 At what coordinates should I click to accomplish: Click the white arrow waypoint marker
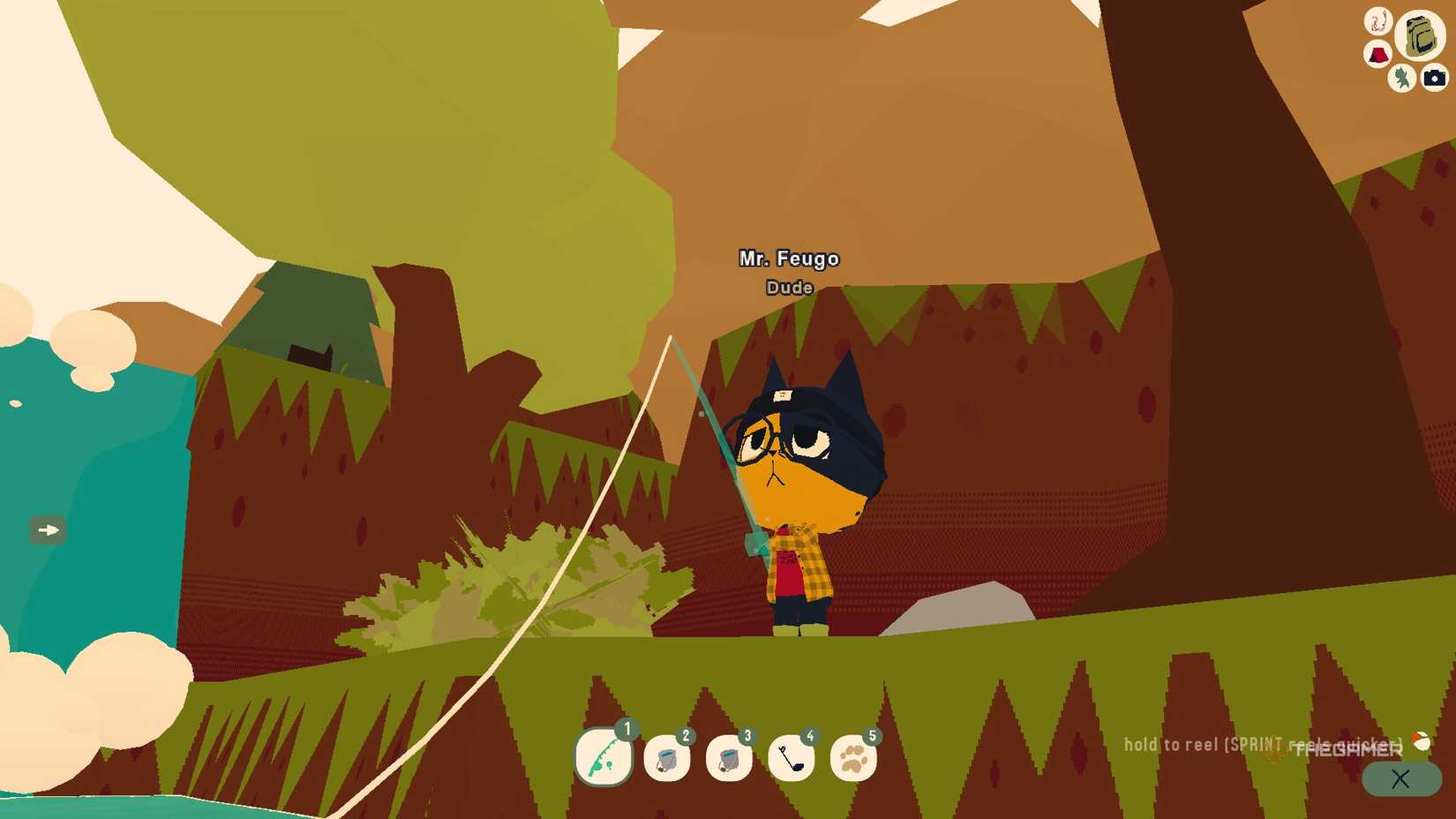pyautogui.click(x=47, y=530)
